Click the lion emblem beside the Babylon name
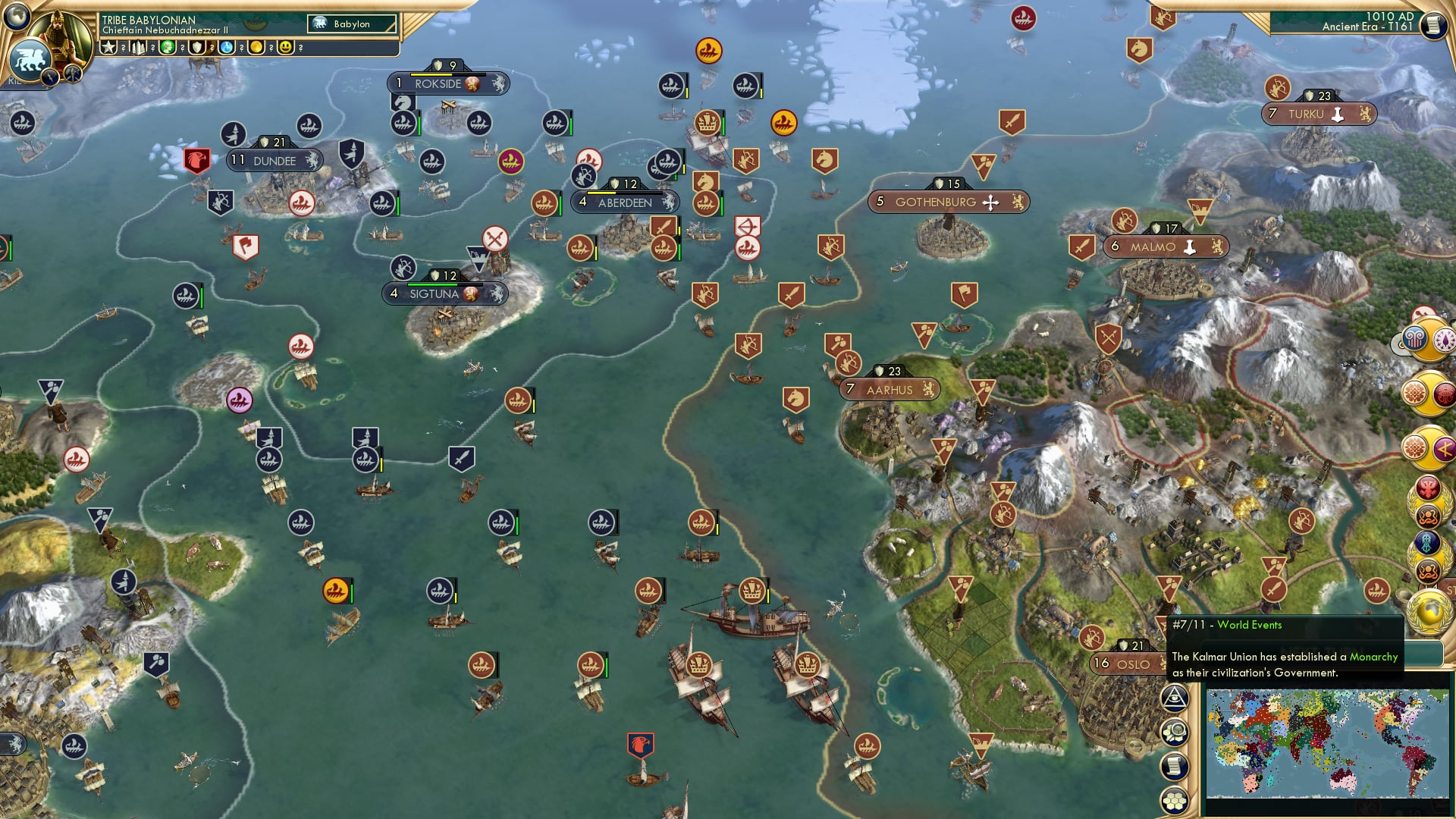The image size is (1456, 819). click(319, 22)
